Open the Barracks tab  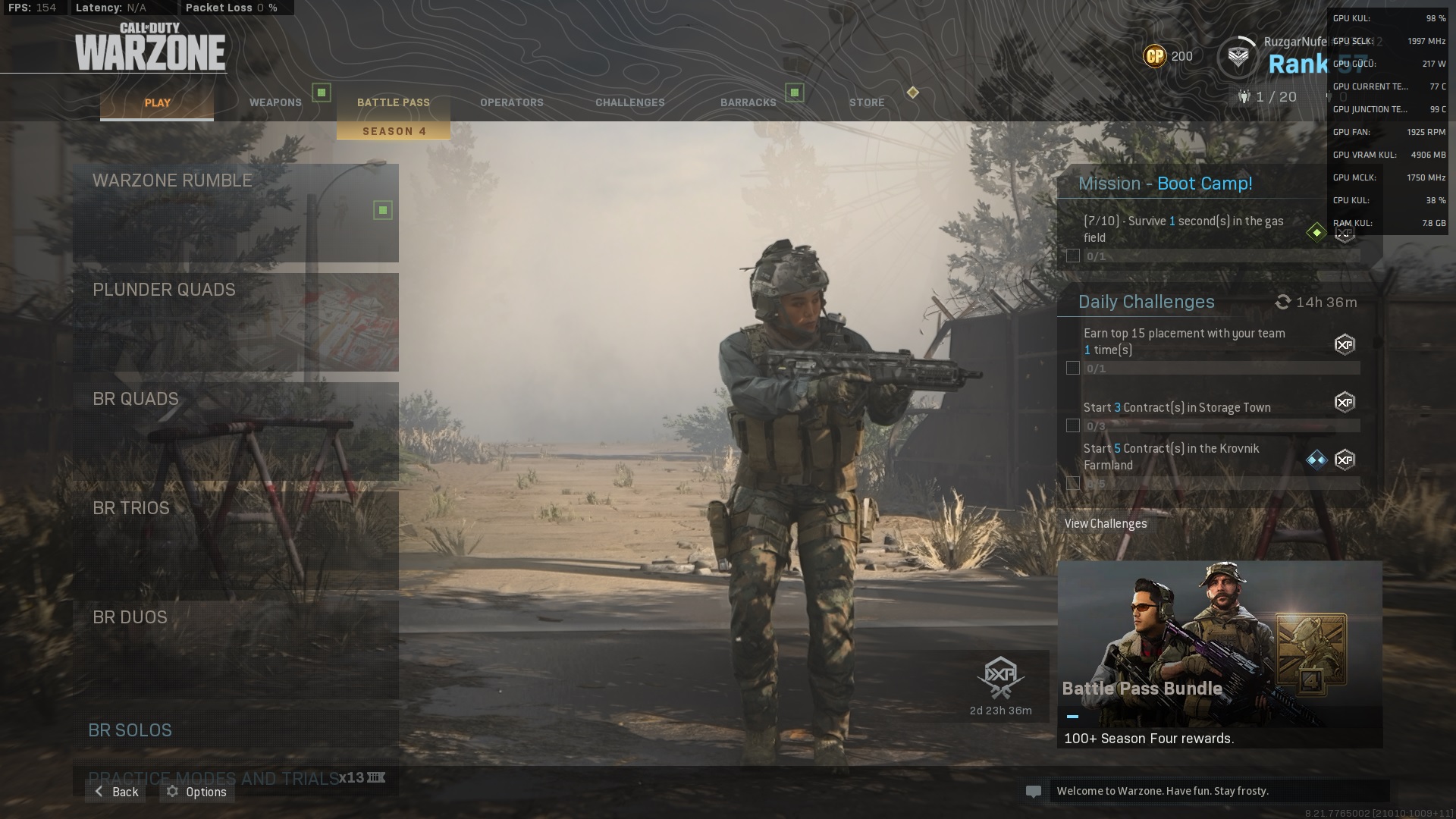[748, 103]
